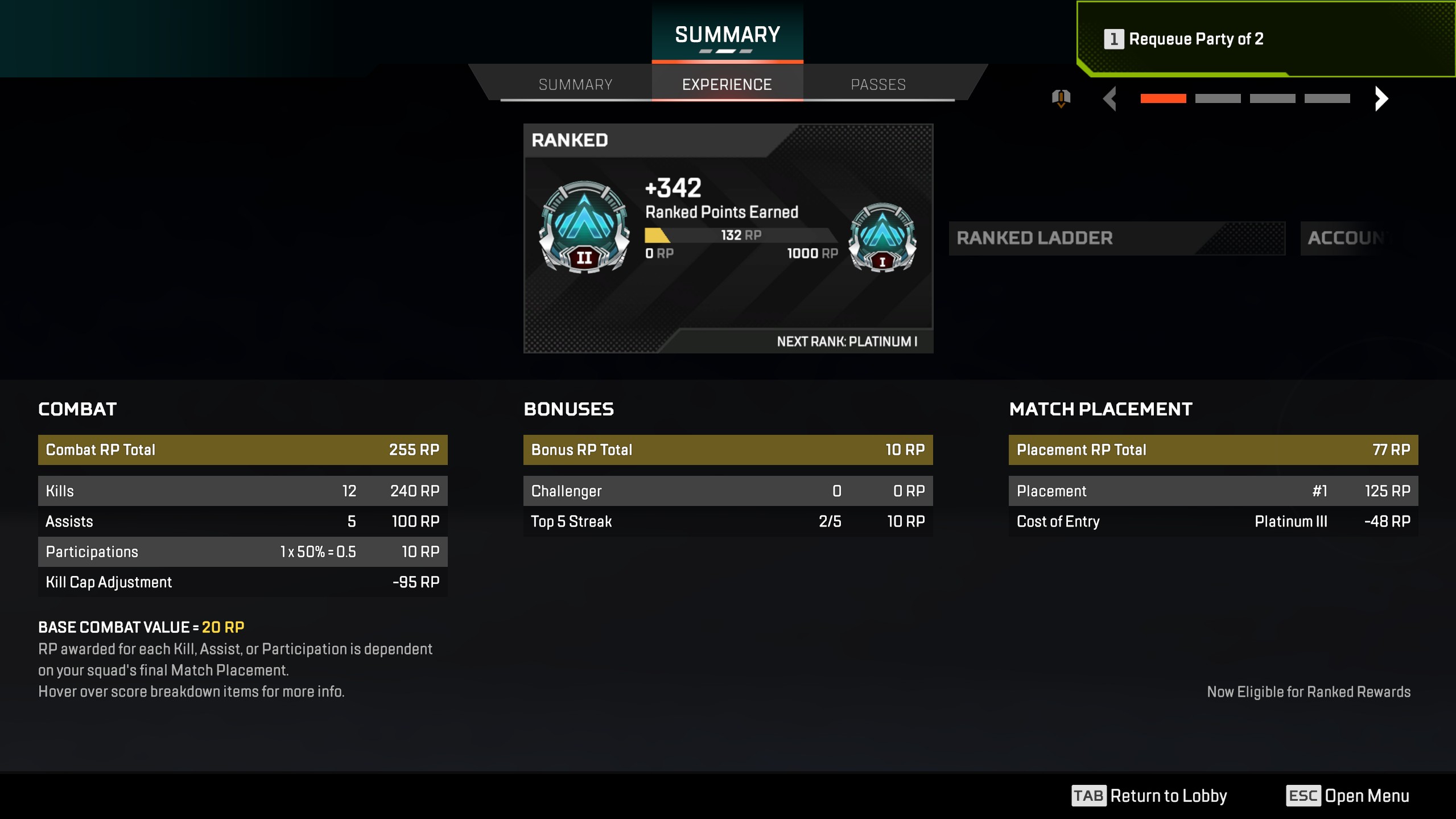Screen dimensions: 1456x819
Task: Go to the previous panel with left arrow
Action: coord(1110,98)
